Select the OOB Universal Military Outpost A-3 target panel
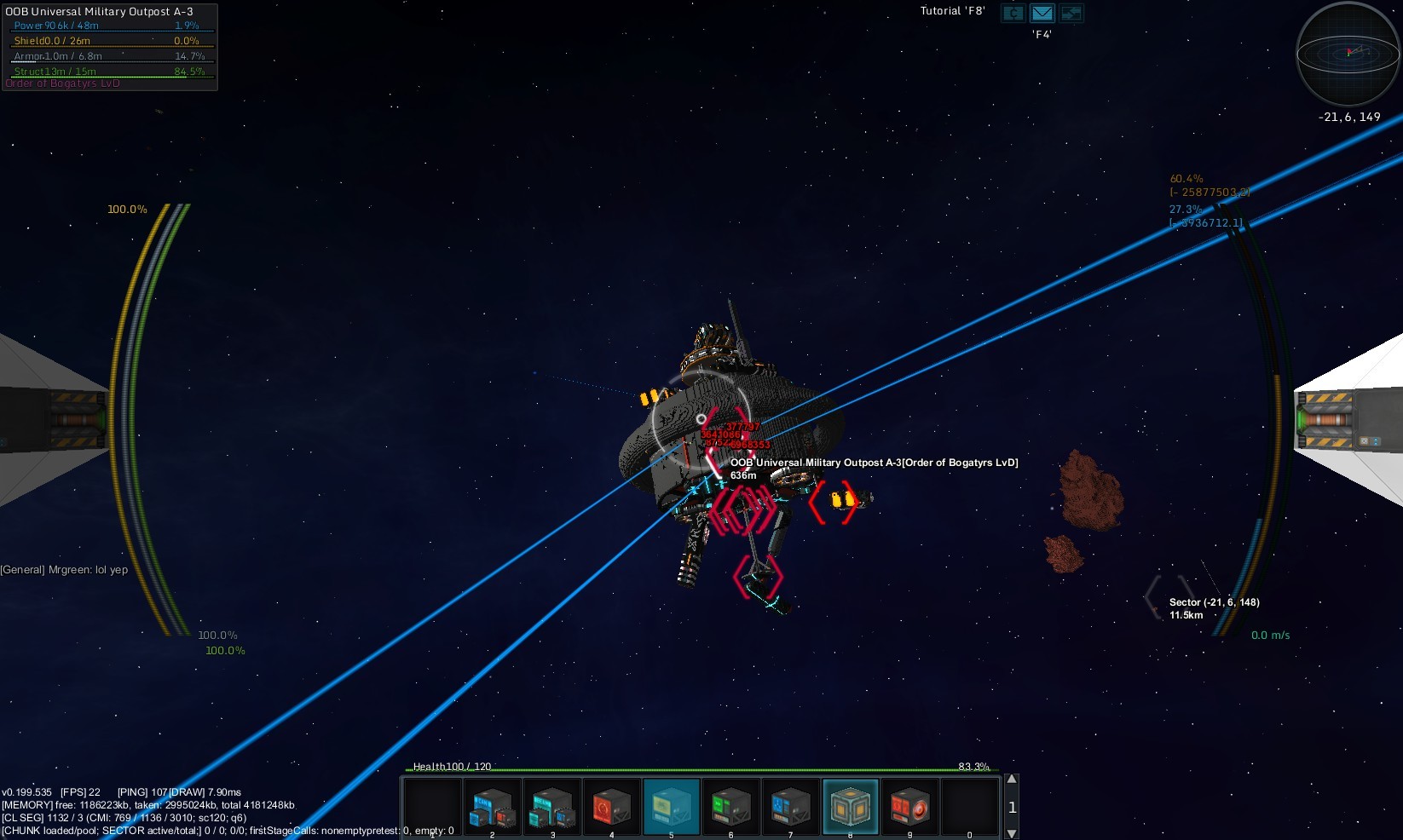Viewport: 1403px width, 840px height. click(109, 46)
